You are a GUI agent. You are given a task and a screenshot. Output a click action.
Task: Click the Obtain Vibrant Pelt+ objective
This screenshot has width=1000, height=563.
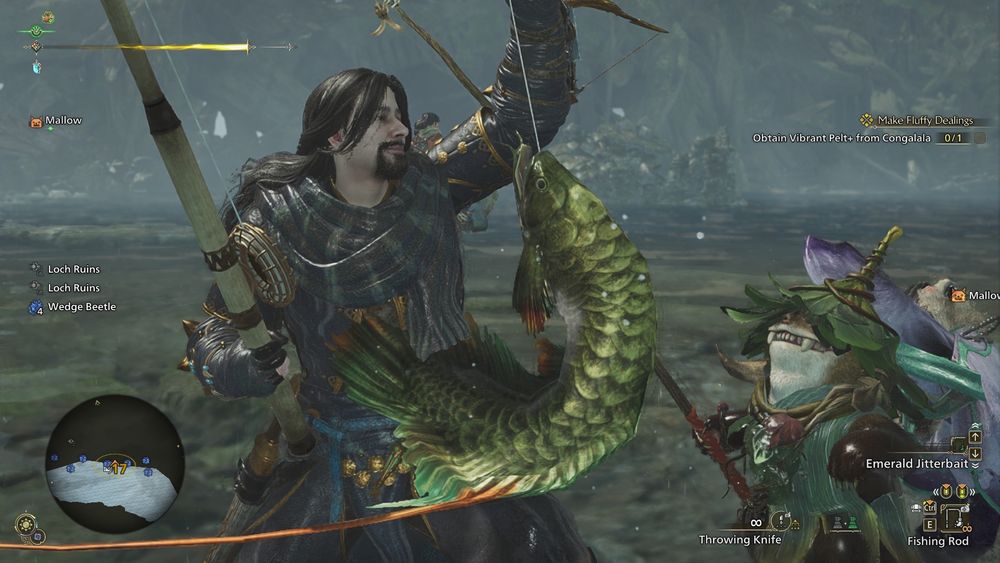[x=845, y=138]
